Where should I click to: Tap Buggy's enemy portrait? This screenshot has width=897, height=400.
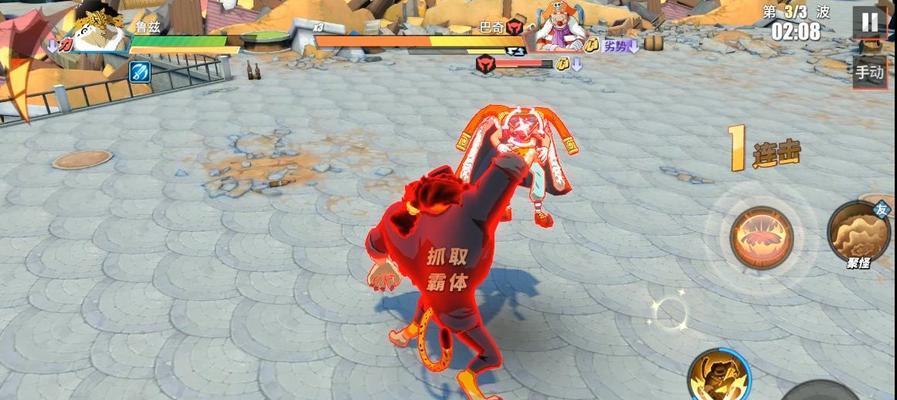(x=558, y=27)
